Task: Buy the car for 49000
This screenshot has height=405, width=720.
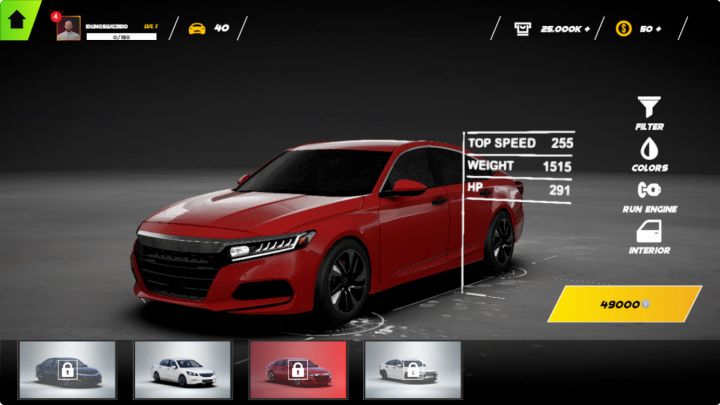Action: [x=624, y=304]
